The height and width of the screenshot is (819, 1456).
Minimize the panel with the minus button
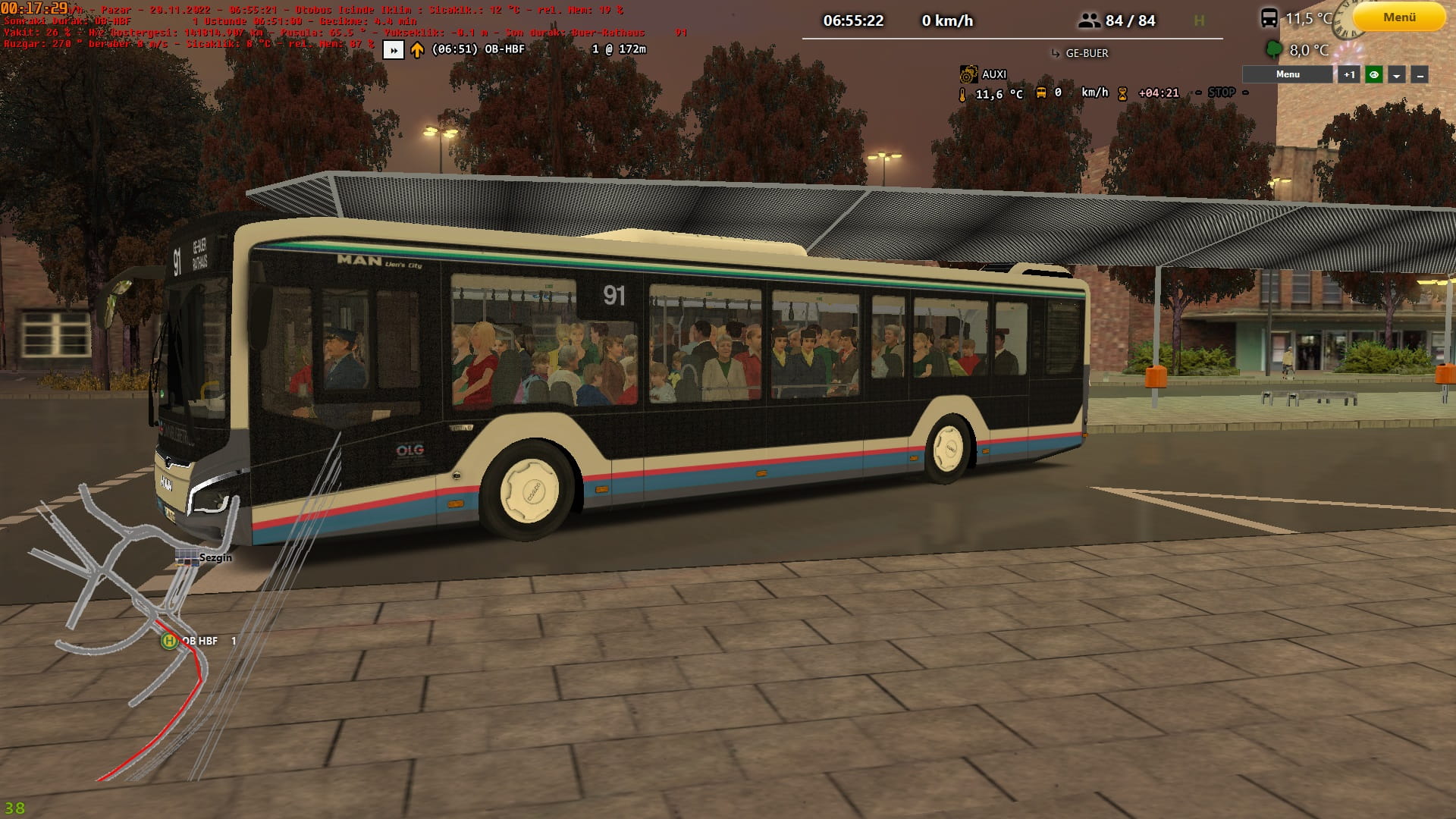[x=1420, y=74]
